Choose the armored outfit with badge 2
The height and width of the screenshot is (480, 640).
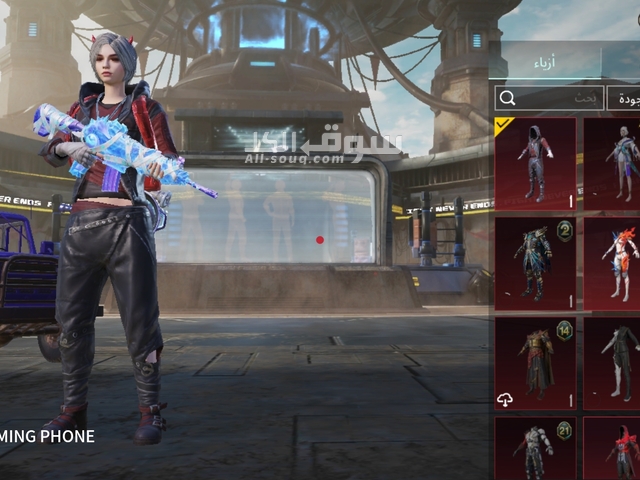click(x=535, y=263)
